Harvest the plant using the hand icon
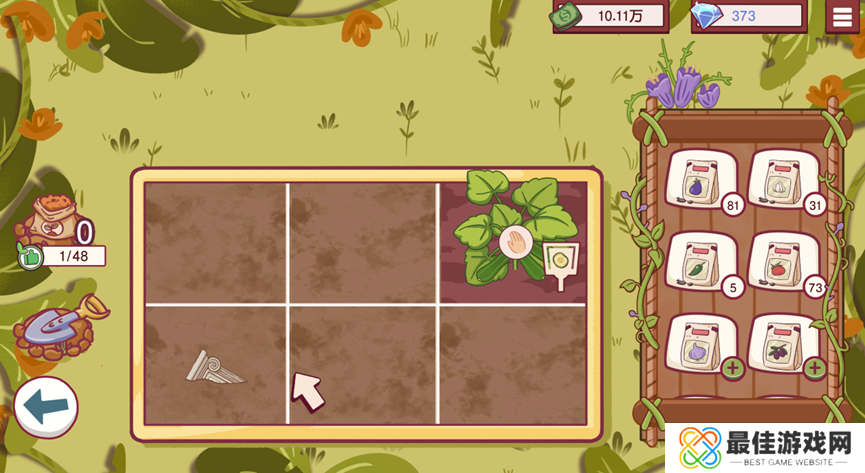 [514, 242]
